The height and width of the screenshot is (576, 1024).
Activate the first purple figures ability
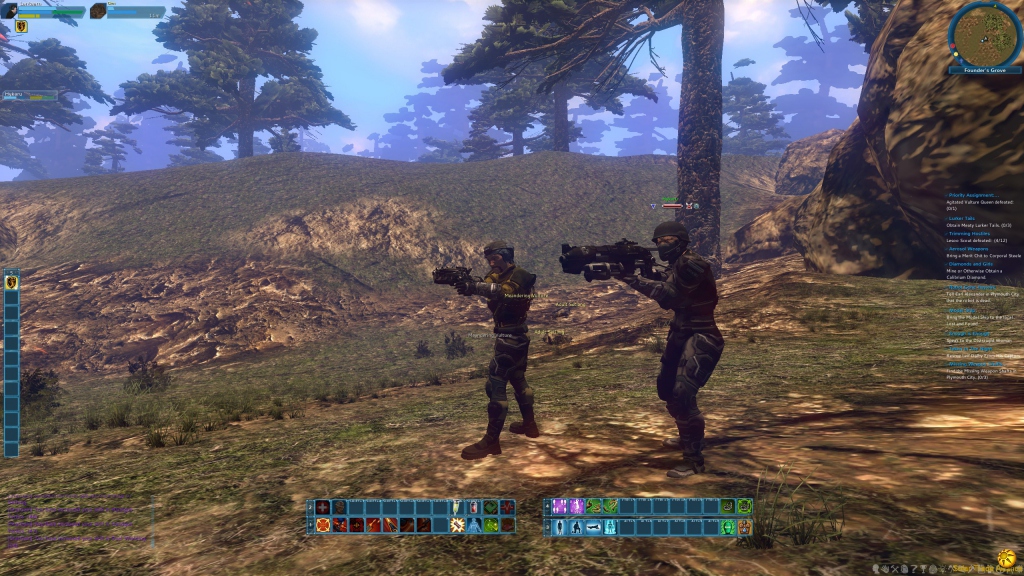561,507
